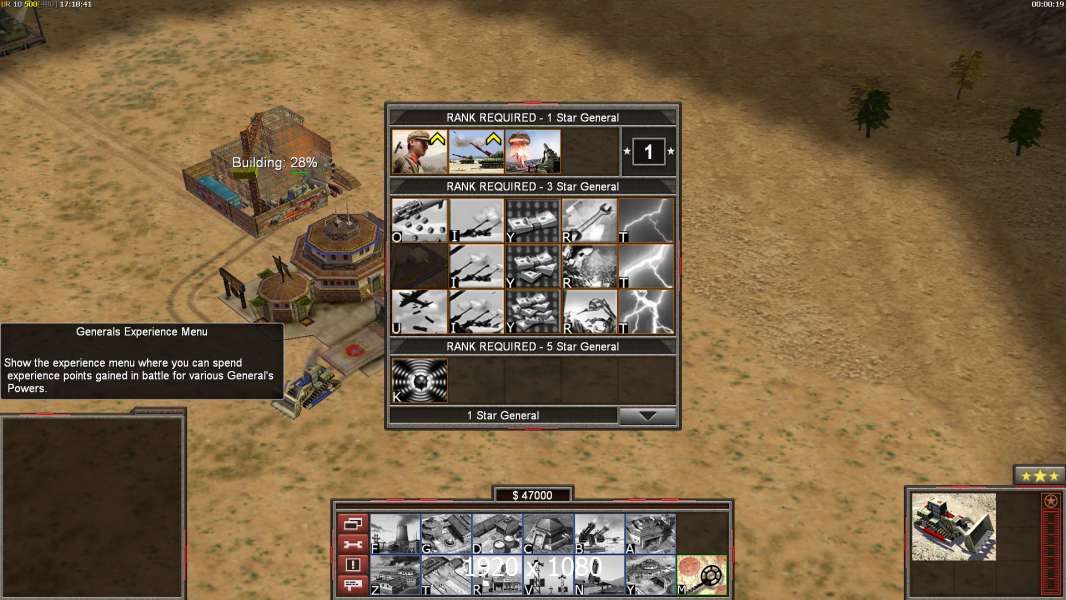Select the Red Guard soldier general power

click(419, 152)
